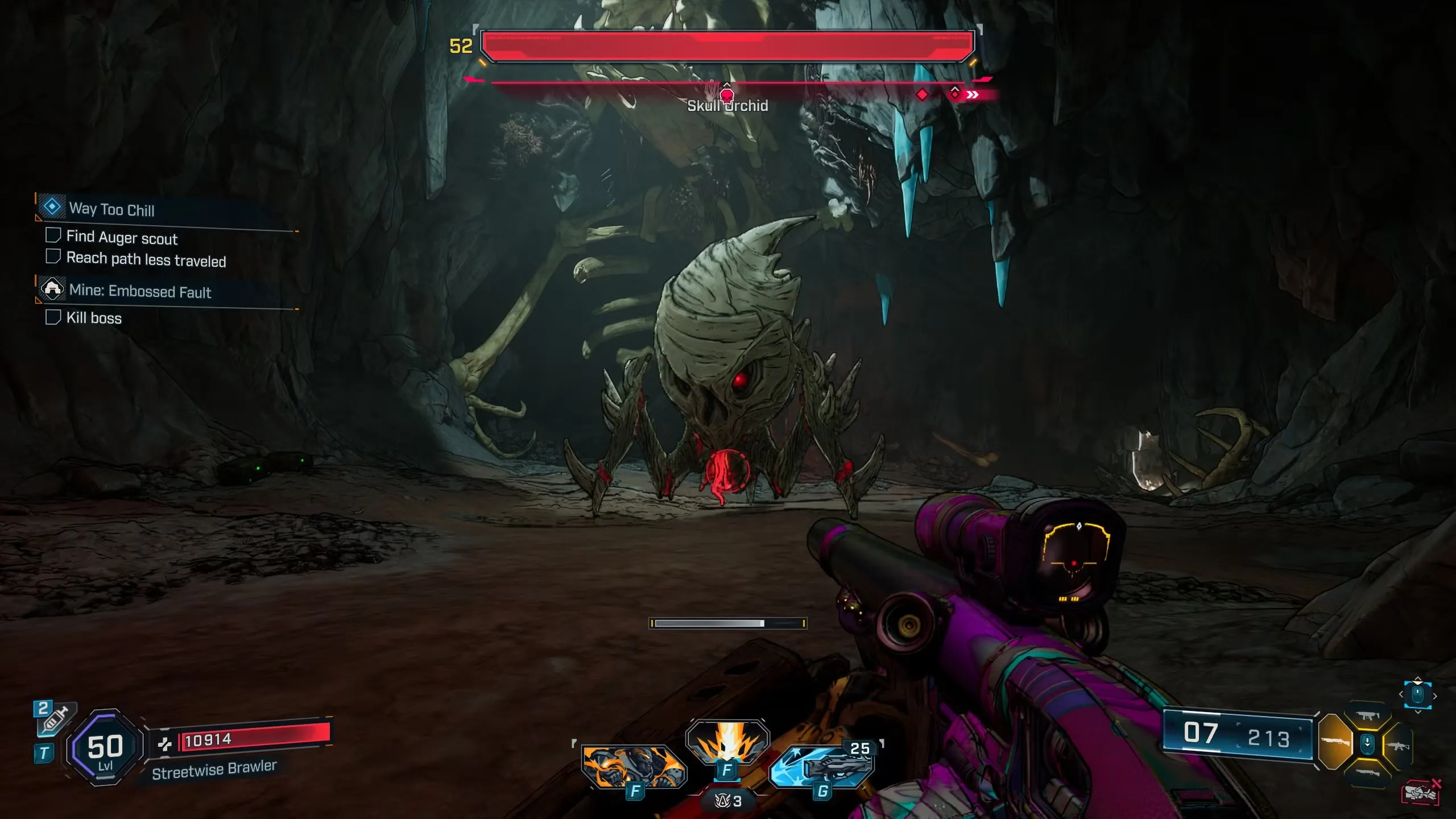Click the red vehicle unavailable icon

[1420, 792]
